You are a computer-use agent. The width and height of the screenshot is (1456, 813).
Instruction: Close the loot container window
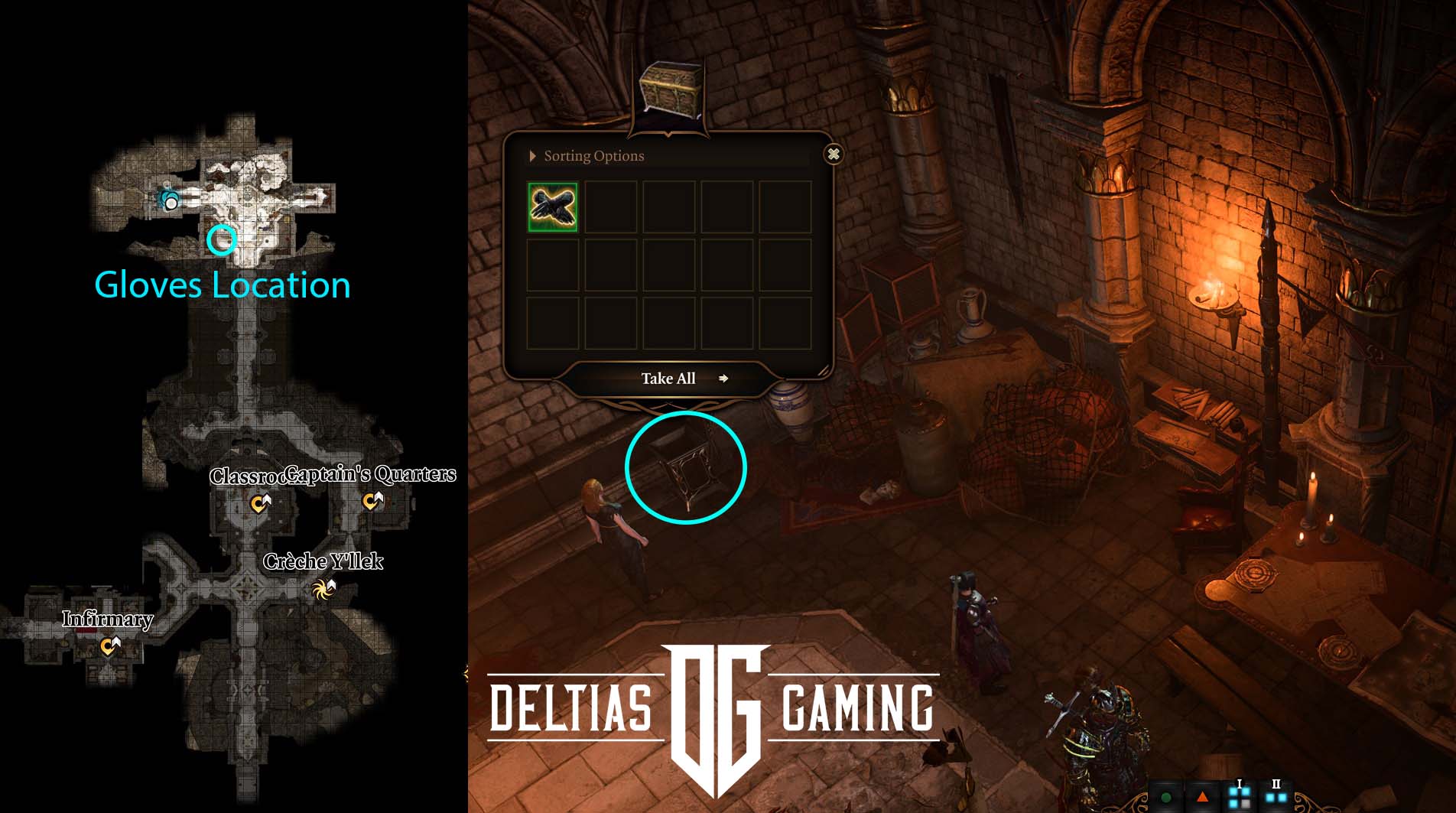(x=834, y=154)
